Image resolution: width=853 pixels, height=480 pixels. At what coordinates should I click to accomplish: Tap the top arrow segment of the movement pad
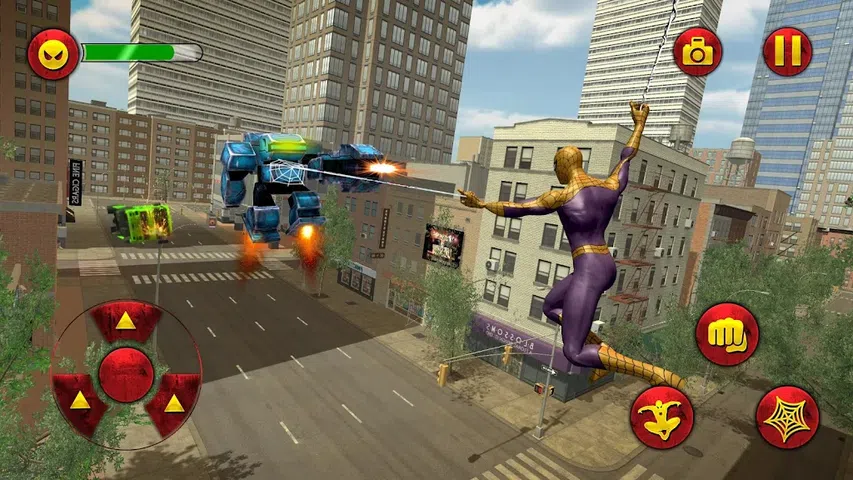coord(126,322)
